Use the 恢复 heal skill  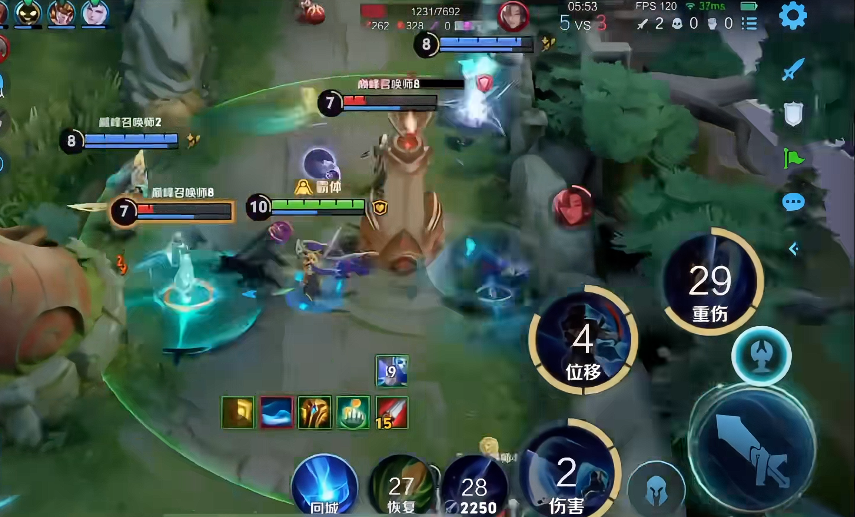coord(401,487)
